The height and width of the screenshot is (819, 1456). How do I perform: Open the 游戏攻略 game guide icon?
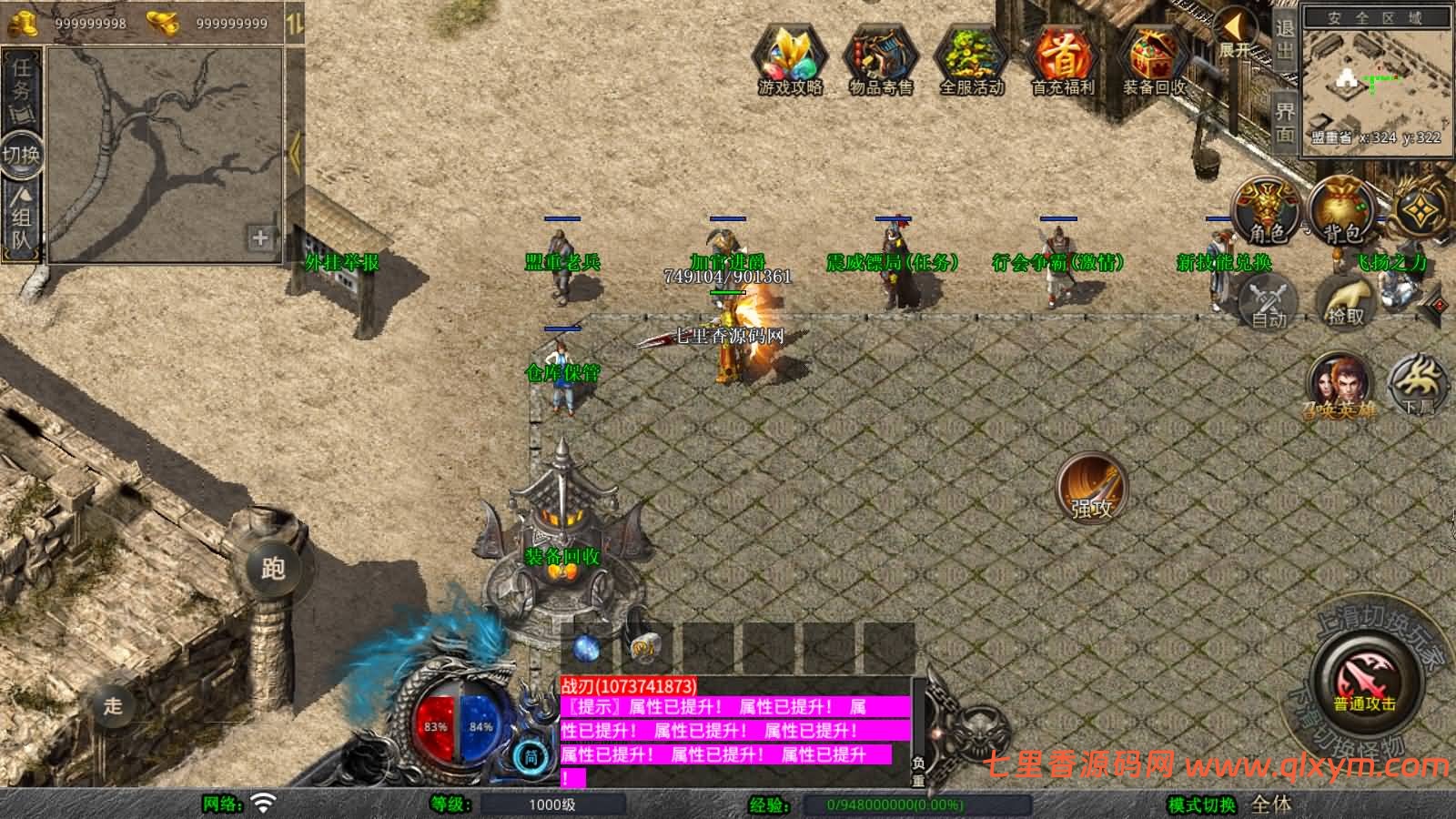point(790,58)
